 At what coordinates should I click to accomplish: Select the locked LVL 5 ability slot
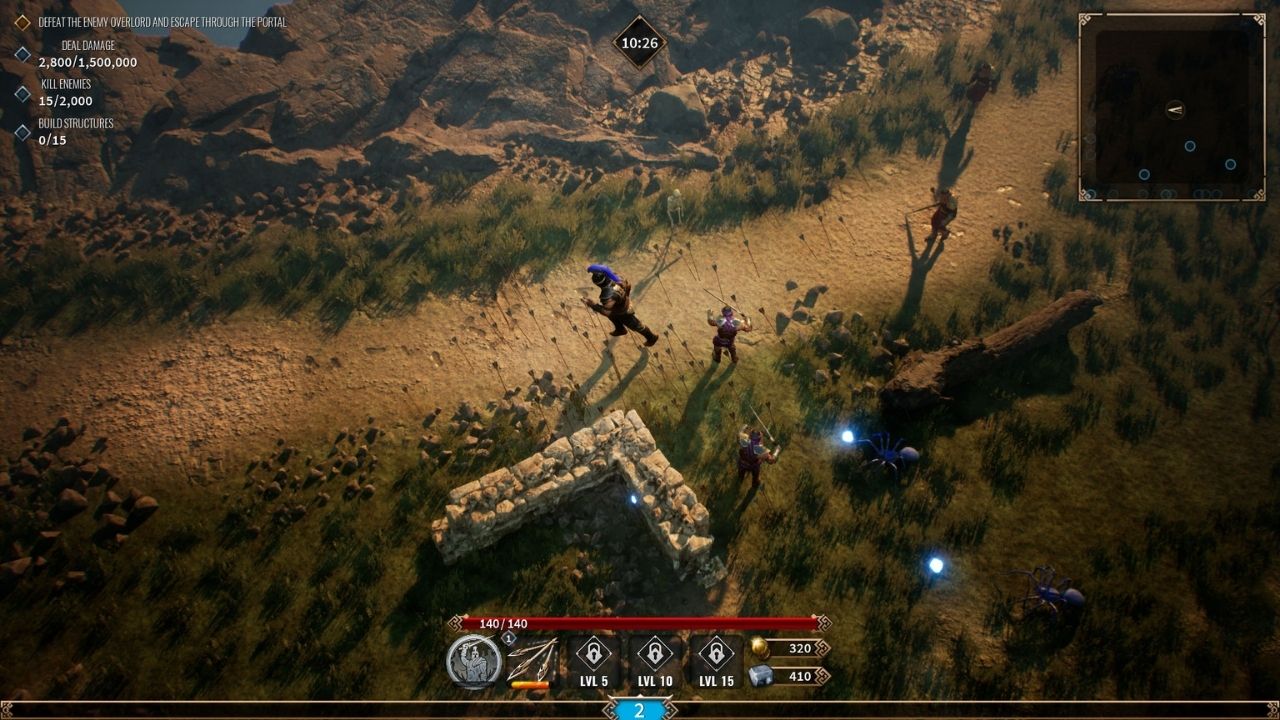click(x=593, y=660)
